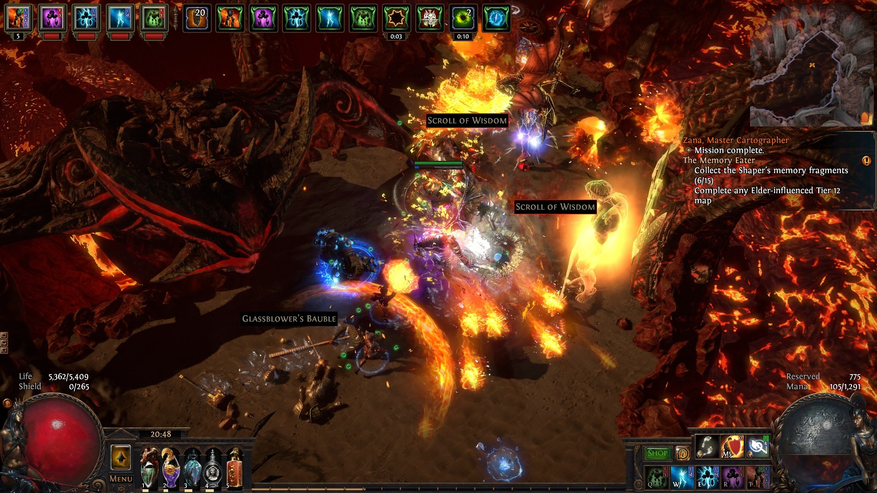This screenshot has width=877, height=493.
Task: Use the silver flask in slot 4
Action: pyautogui.click(x=214, y=466)
